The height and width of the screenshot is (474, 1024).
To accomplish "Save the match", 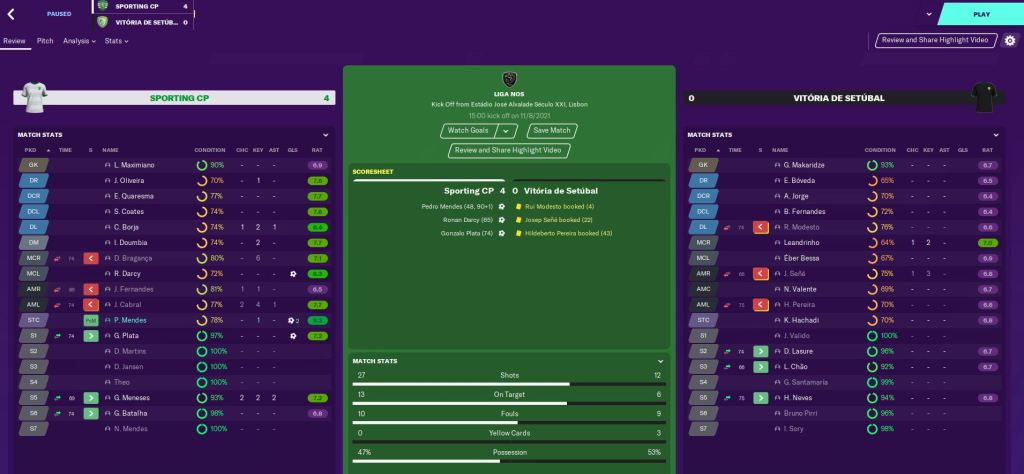I will [552, 131].
